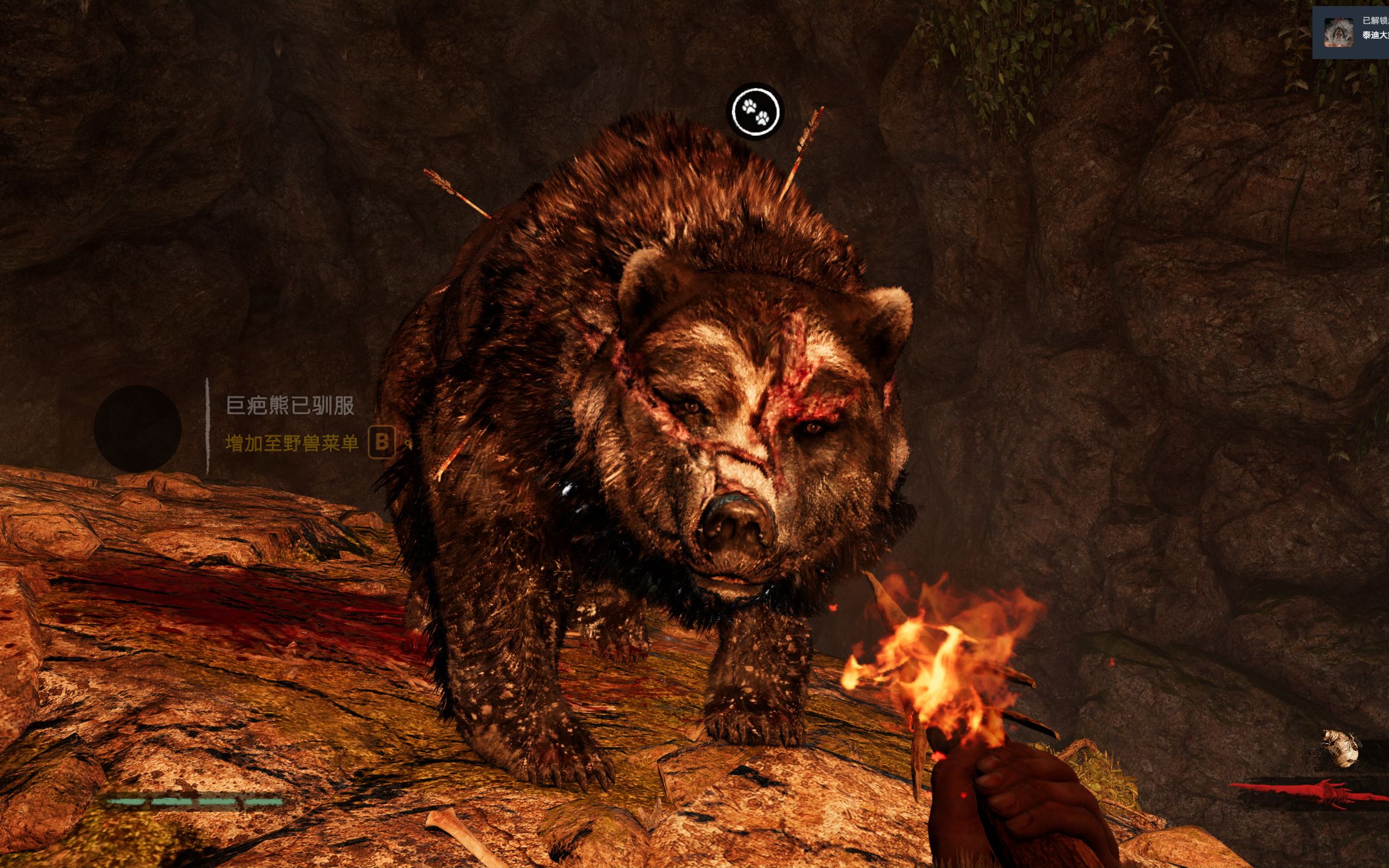Screen dimensions: 1389x868
Task: Click the dark round beast portrait icon
Action: pos(137,429)
